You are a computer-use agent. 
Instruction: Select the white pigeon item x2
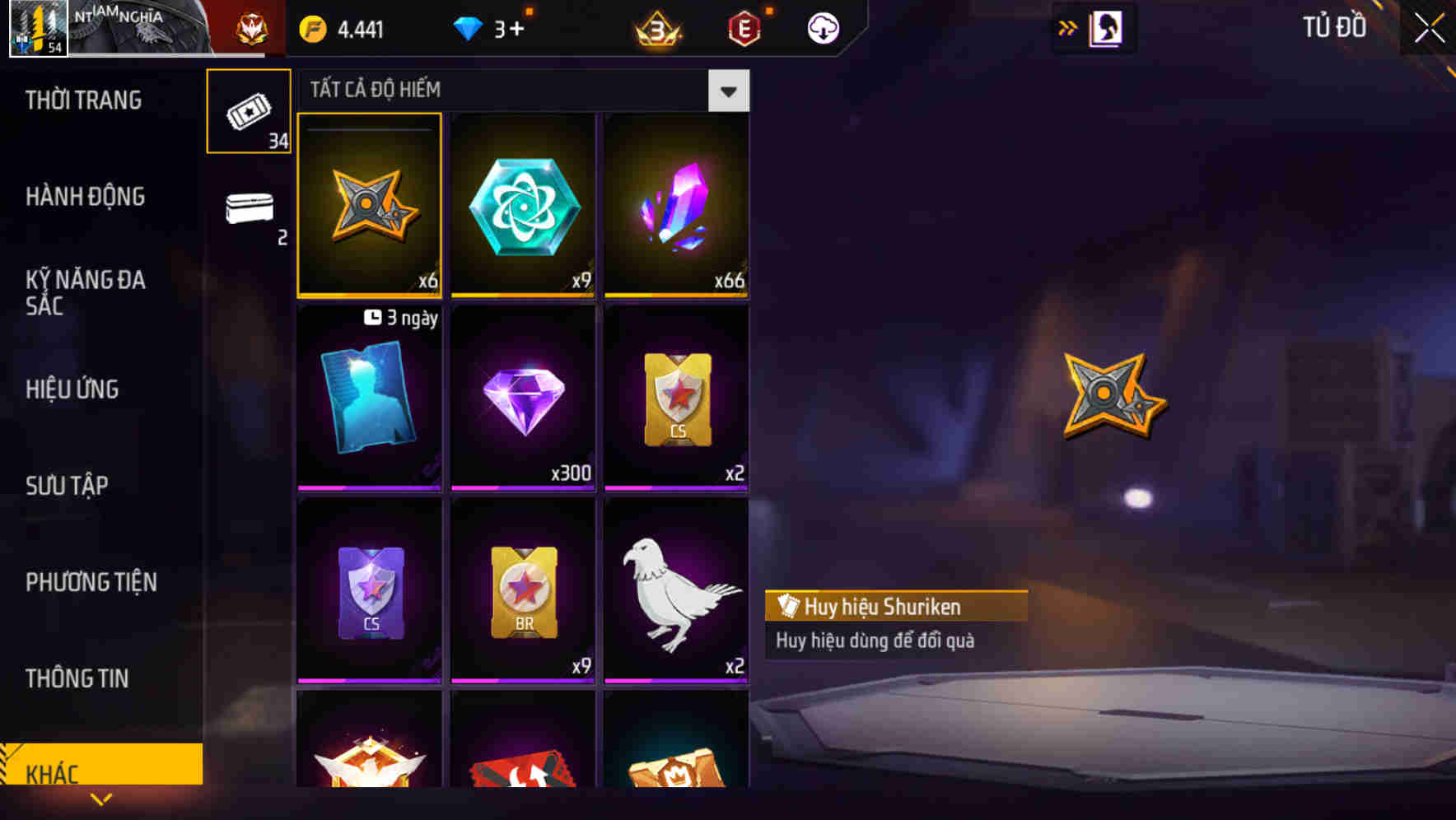pos(675,591)
